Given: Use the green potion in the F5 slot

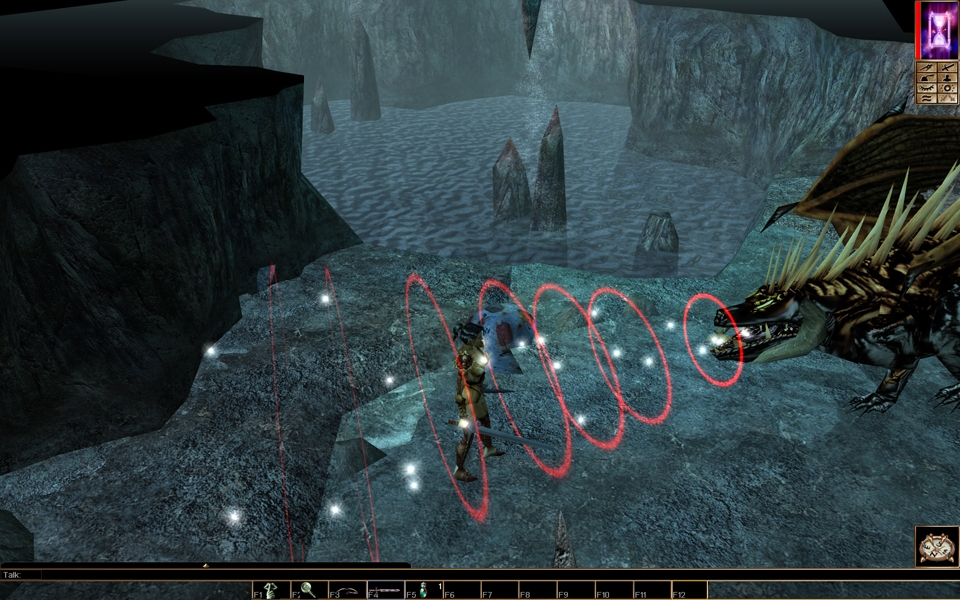Looking at the screenshot, I should pos(424,590).
